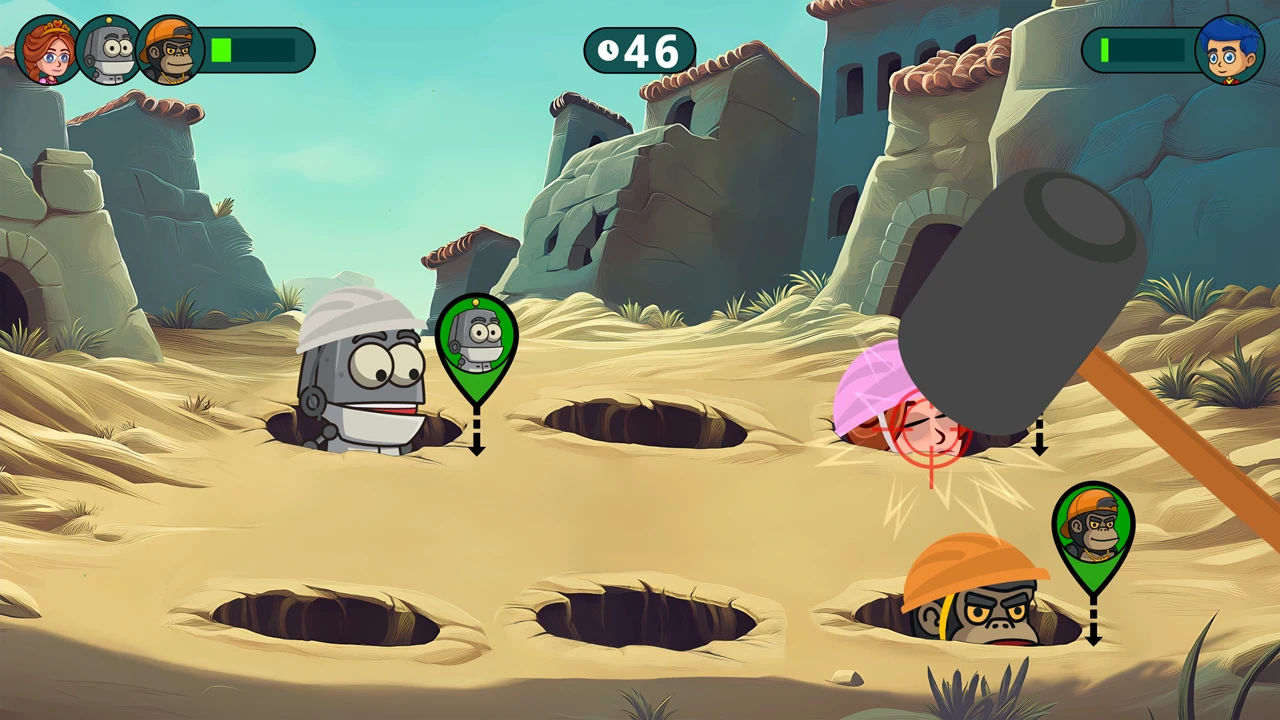The image size is (1280, 720).
Task: Select the grey robot team portrait
Action: click(x=109, y=50)
